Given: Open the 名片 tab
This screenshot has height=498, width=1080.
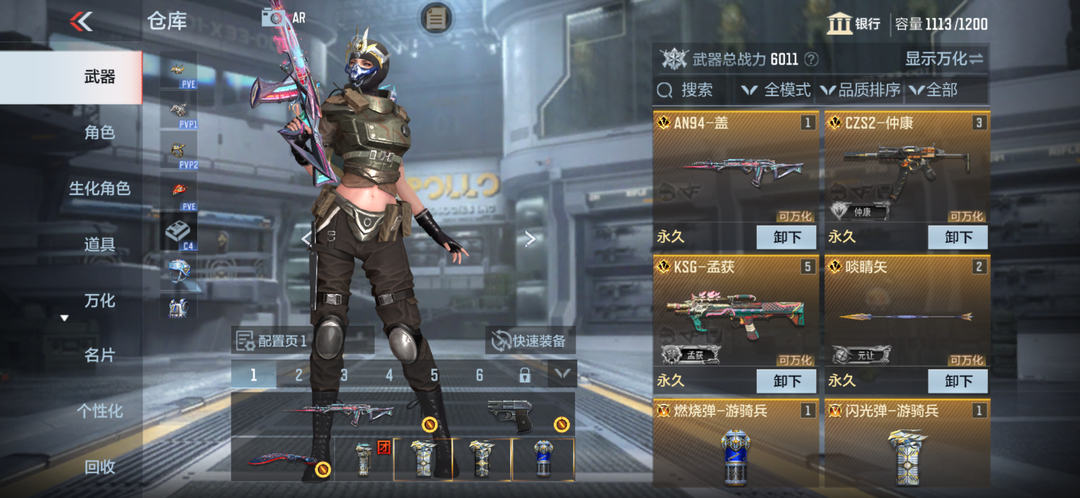Looking at the screenshot, I should (x=99, y=355).
